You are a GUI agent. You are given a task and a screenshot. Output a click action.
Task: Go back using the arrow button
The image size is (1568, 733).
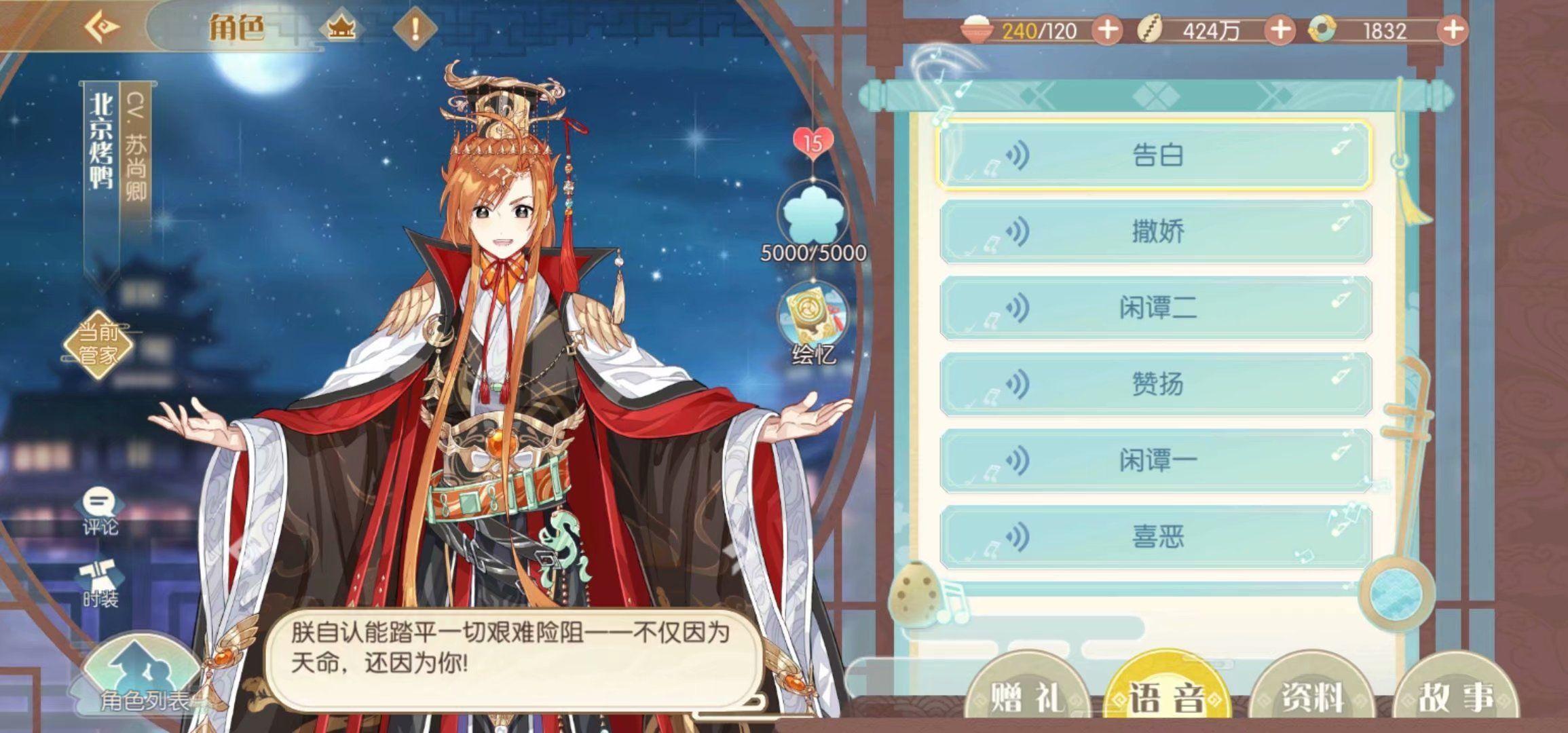point(102,28)
